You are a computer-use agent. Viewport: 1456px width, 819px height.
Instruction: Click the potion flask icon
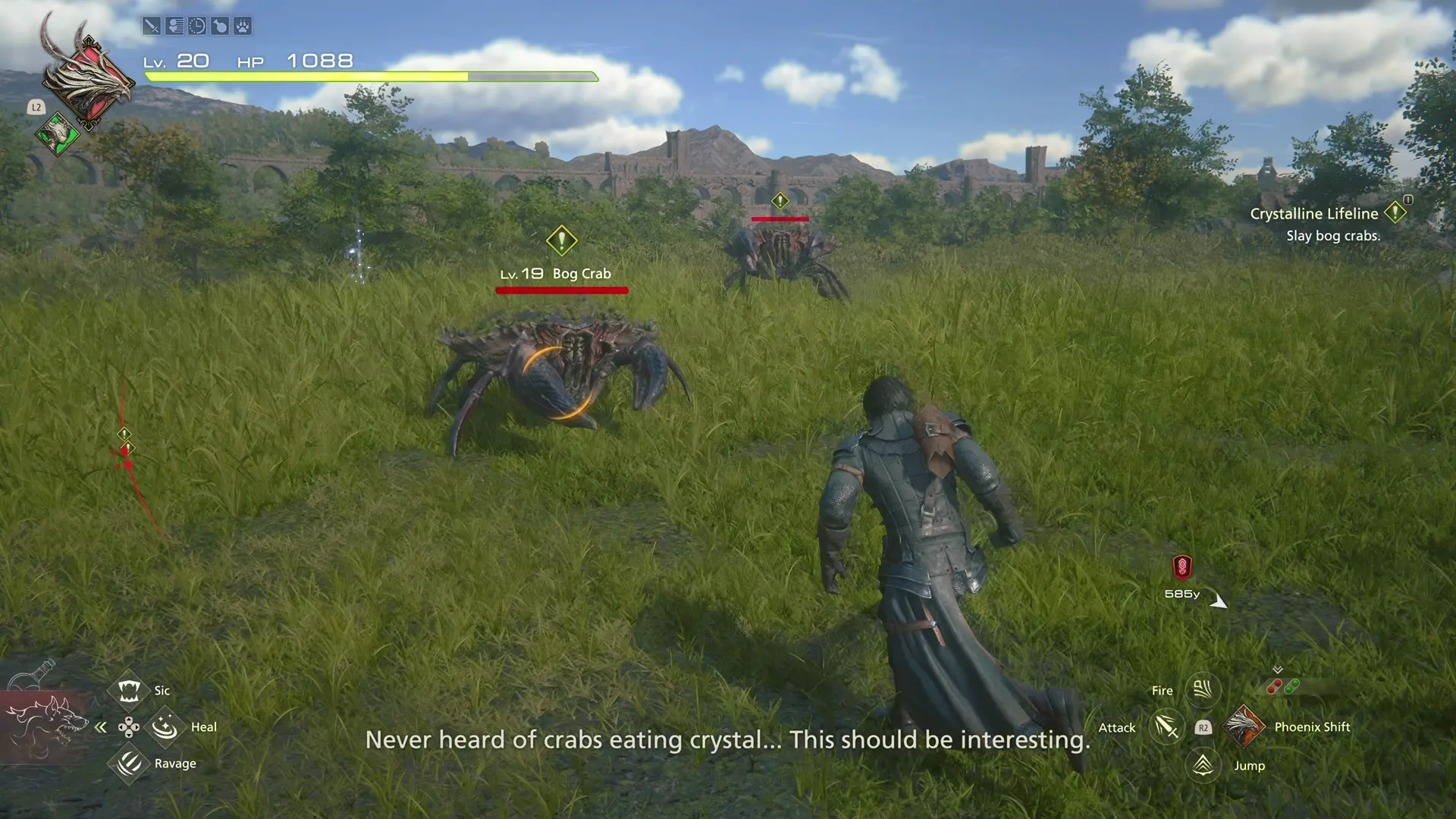(x=221, y=27)
